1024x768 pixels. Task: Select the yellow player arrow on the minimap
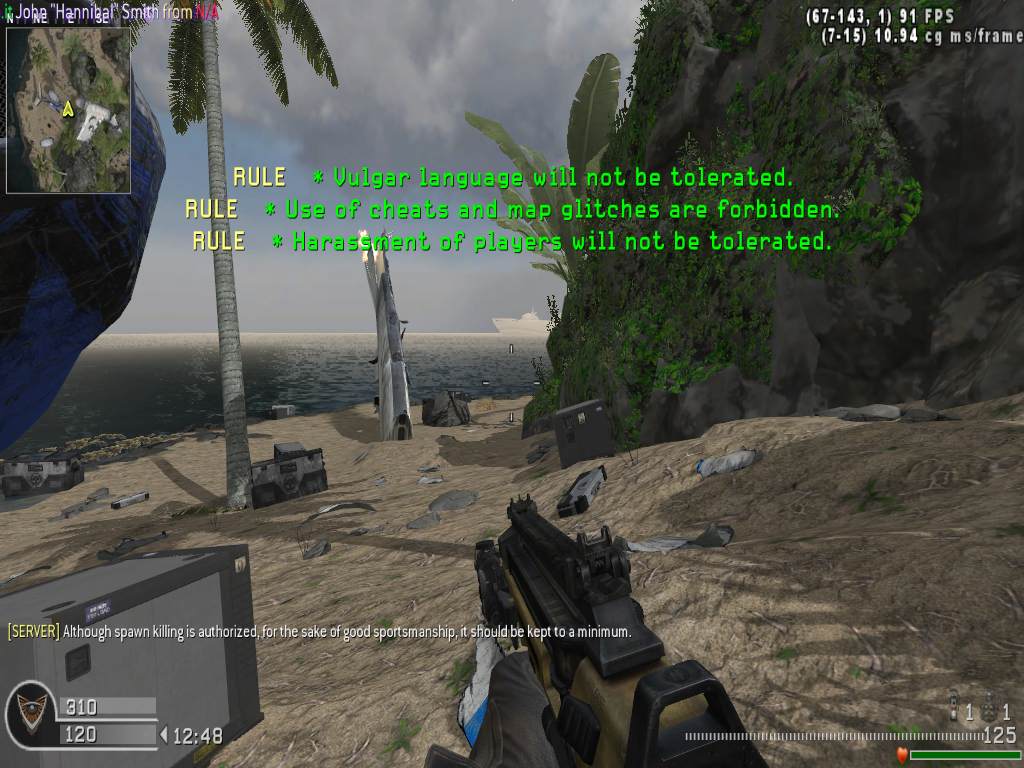click(68, 107)
